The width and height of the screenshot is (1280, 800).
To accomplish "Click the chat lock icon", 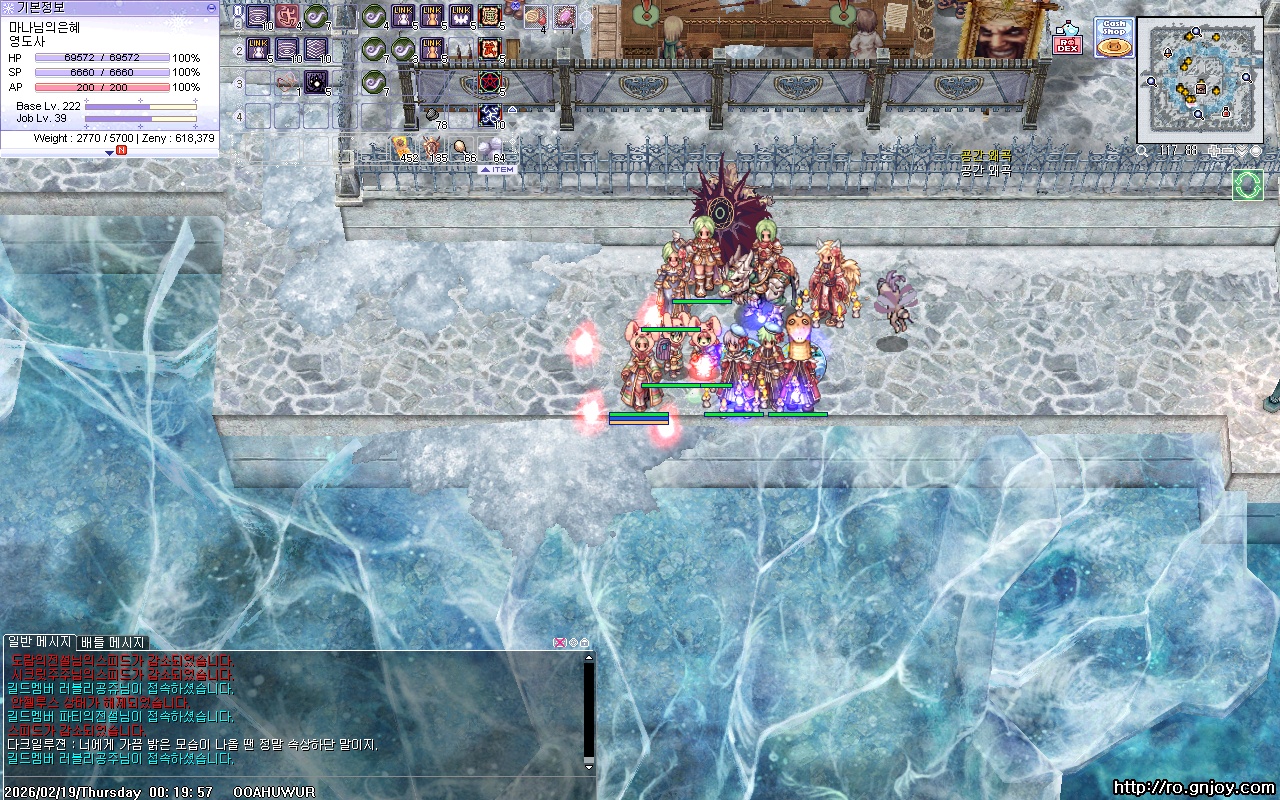I will pyautogui.click(x=585, y=642).
